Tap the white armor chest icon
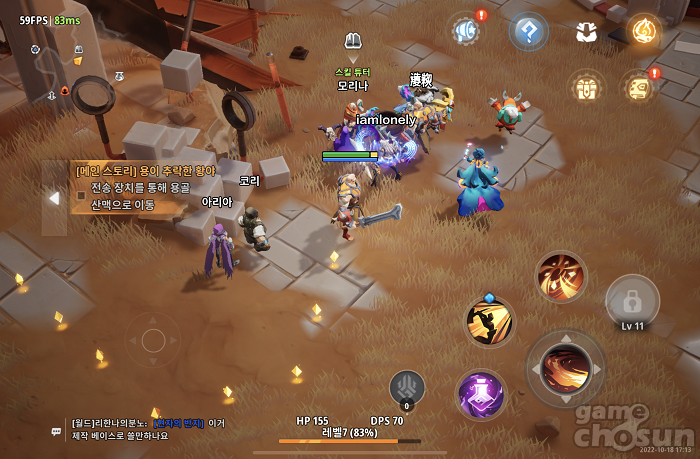700x459 pixels. coord(586,31)
